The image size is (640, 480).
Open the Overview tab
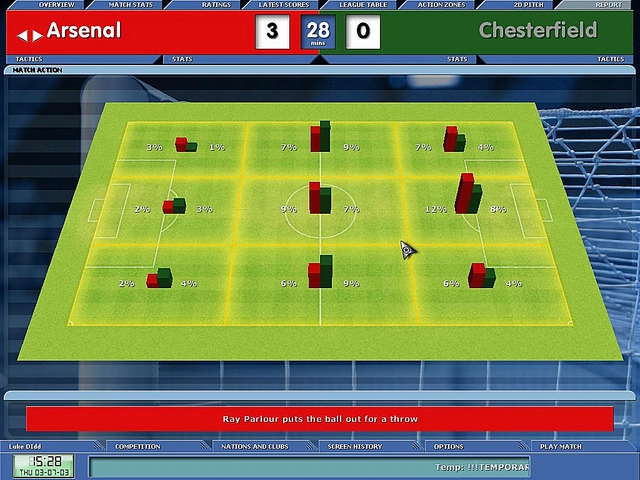(x=56, y=5)
